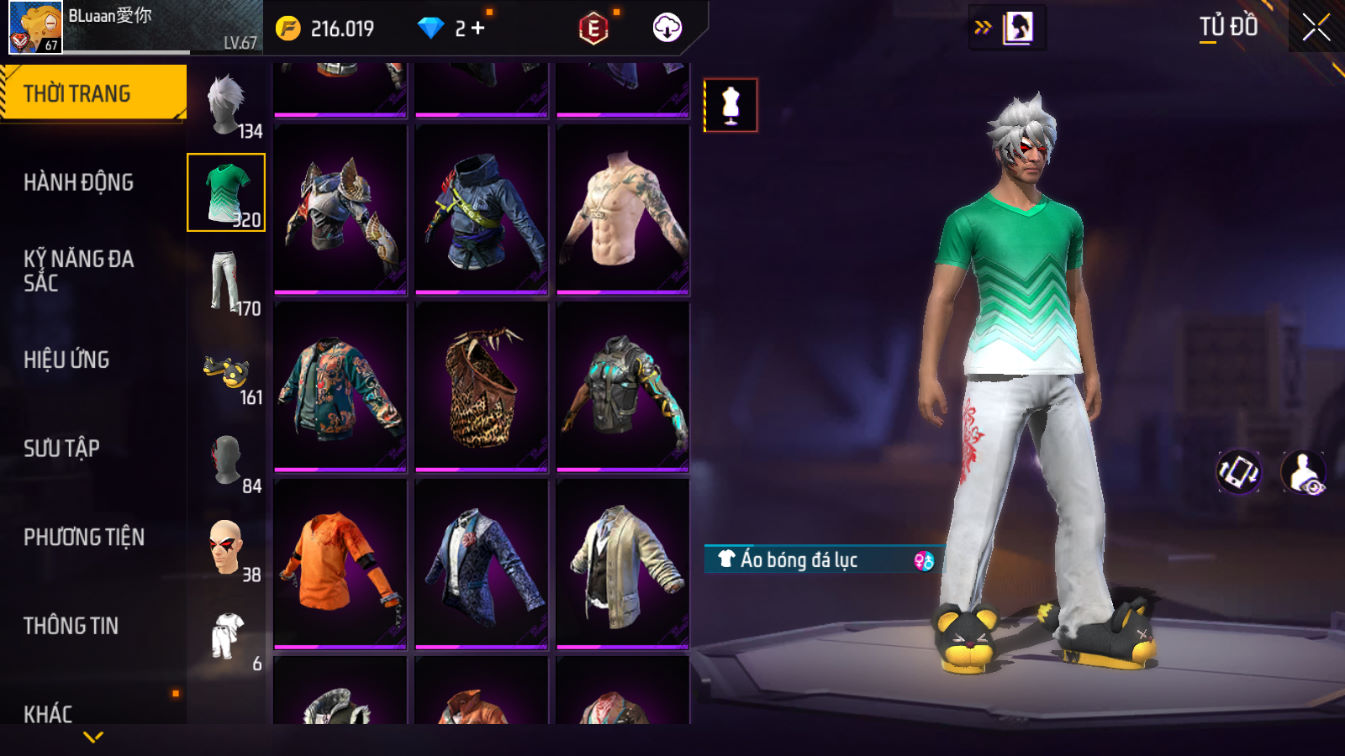Open the PHƯƠNG TIỆN category
Viewport: 1345px width, 756px height.
click(x=84, y=537)
